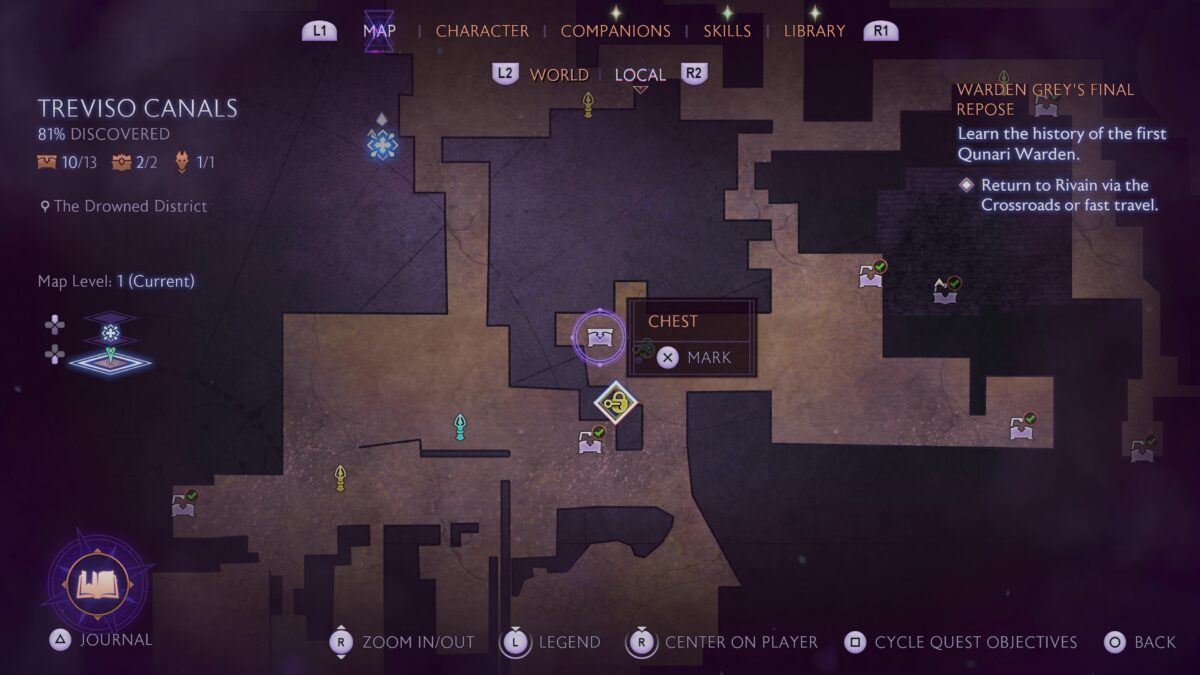Select the highlighted chest marker with purple ring
The width and height of the screenshot is (1200, 675).
point(599,337)
